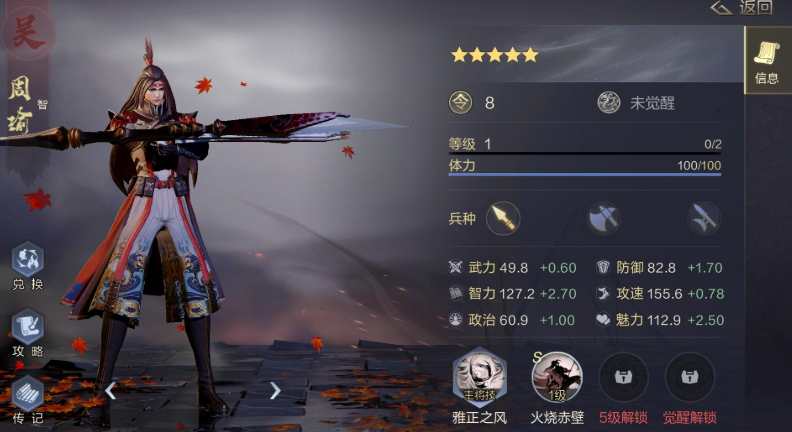This screenshot has height=432, width=792.
Task: Check the 未觉醒 awakening status icon
Action: pos(609,103)
